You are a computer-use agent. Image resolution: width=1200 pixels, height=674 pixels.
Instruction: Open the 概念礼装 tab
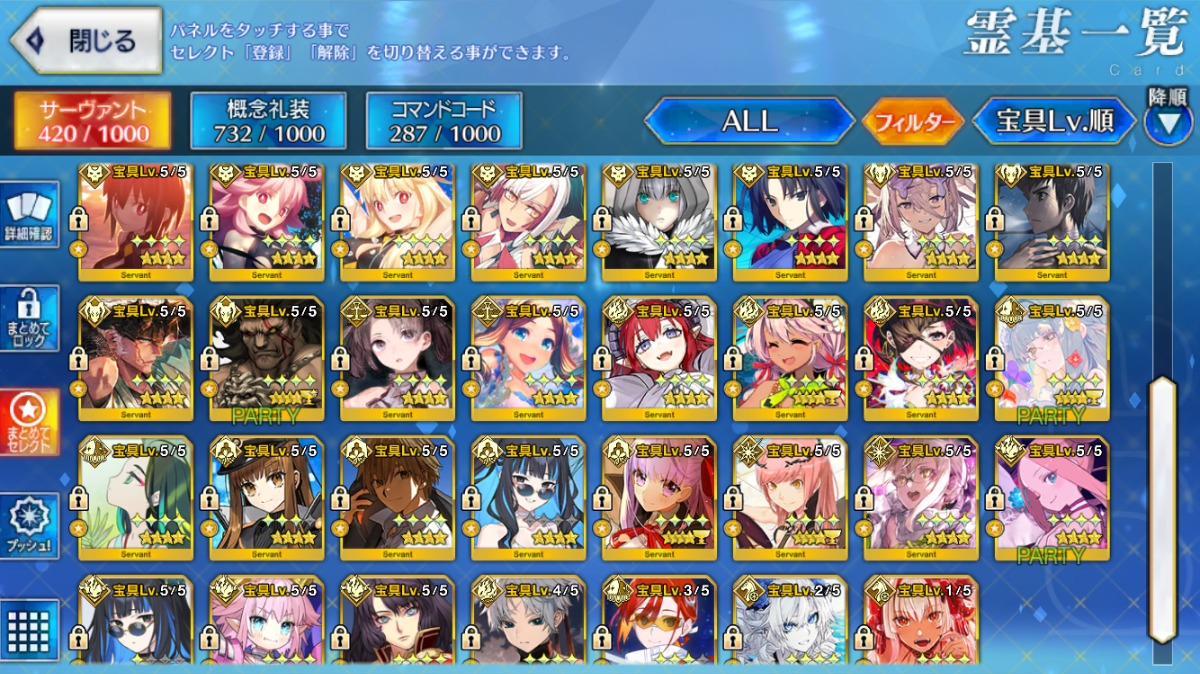268,121
